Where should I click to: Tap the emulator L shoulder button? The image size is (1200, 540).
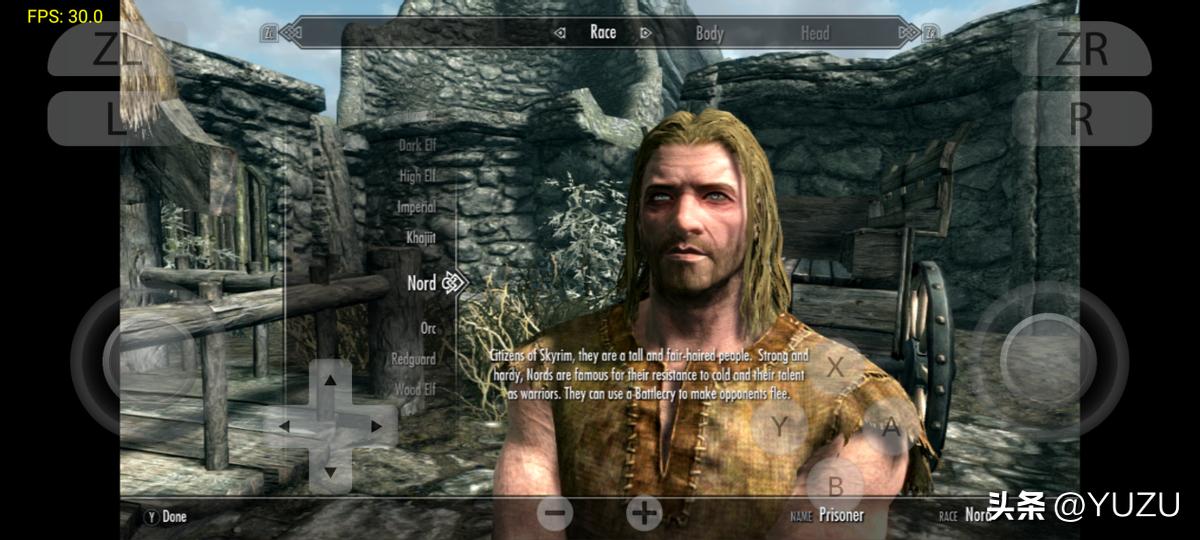112,119
